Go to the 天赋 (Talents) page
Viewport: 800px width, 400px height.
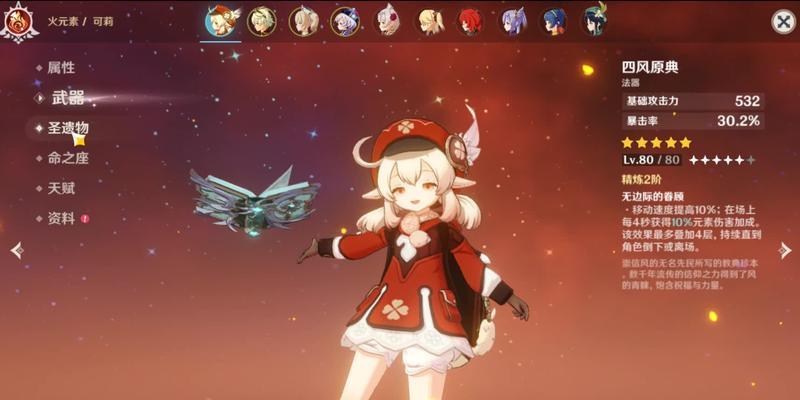61,188
